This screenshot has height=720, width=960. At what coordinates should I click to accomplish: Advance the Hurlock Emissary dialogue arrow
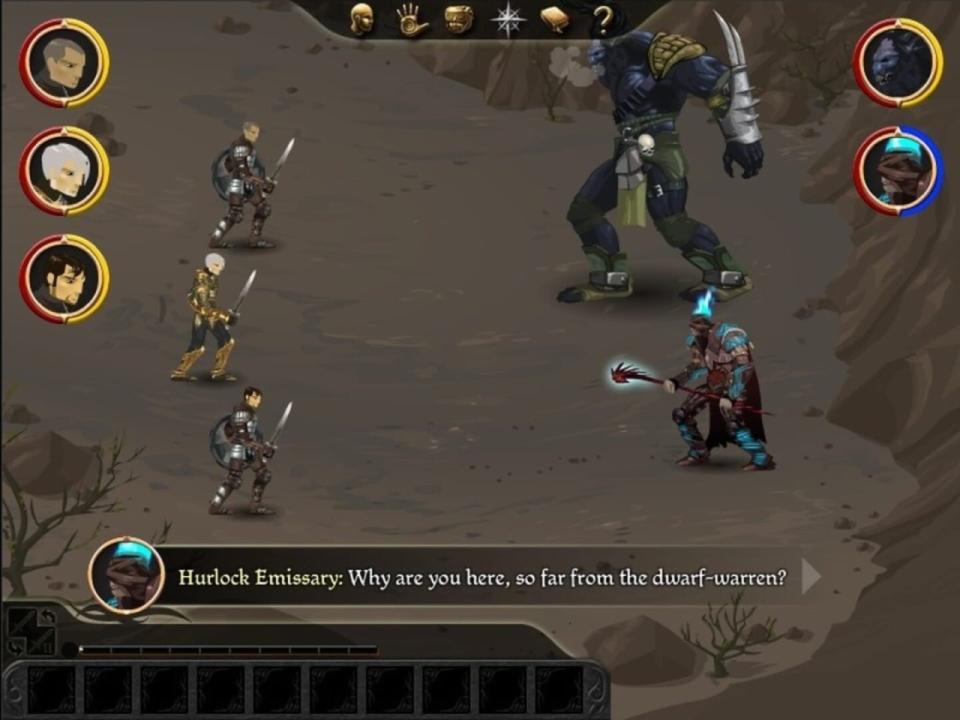tap(811, 577)
